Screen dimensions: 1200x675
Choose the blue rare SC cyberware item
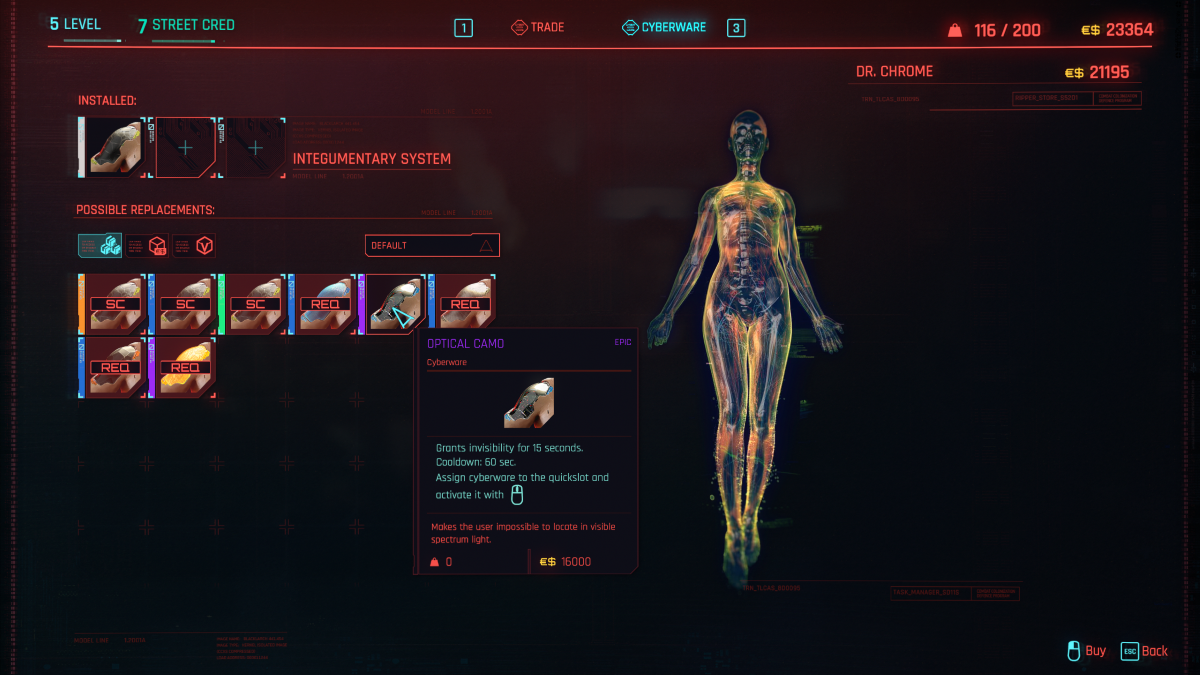(x=184, y=304)
